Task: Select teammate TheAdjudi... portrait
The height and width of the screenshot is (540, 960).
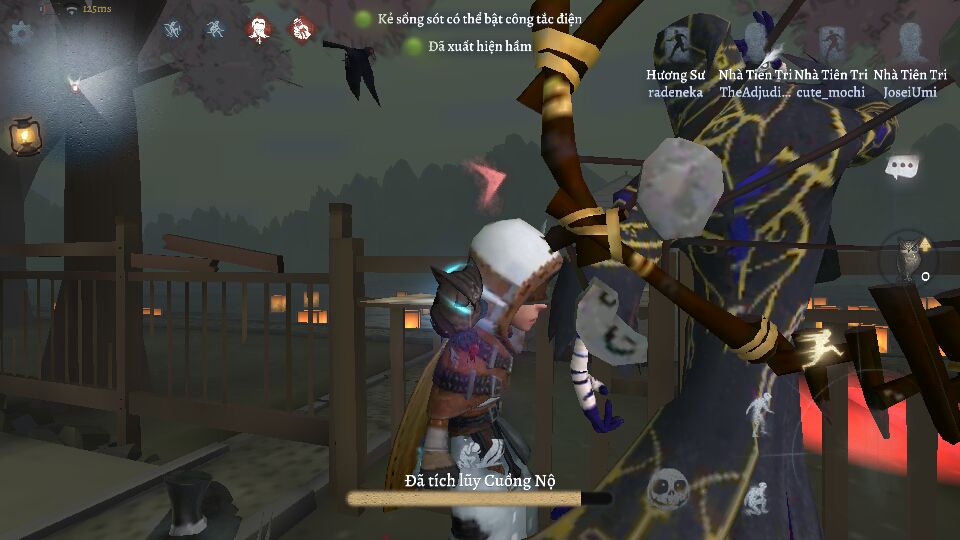Action: pyautogui.click(x=754, y=45)
